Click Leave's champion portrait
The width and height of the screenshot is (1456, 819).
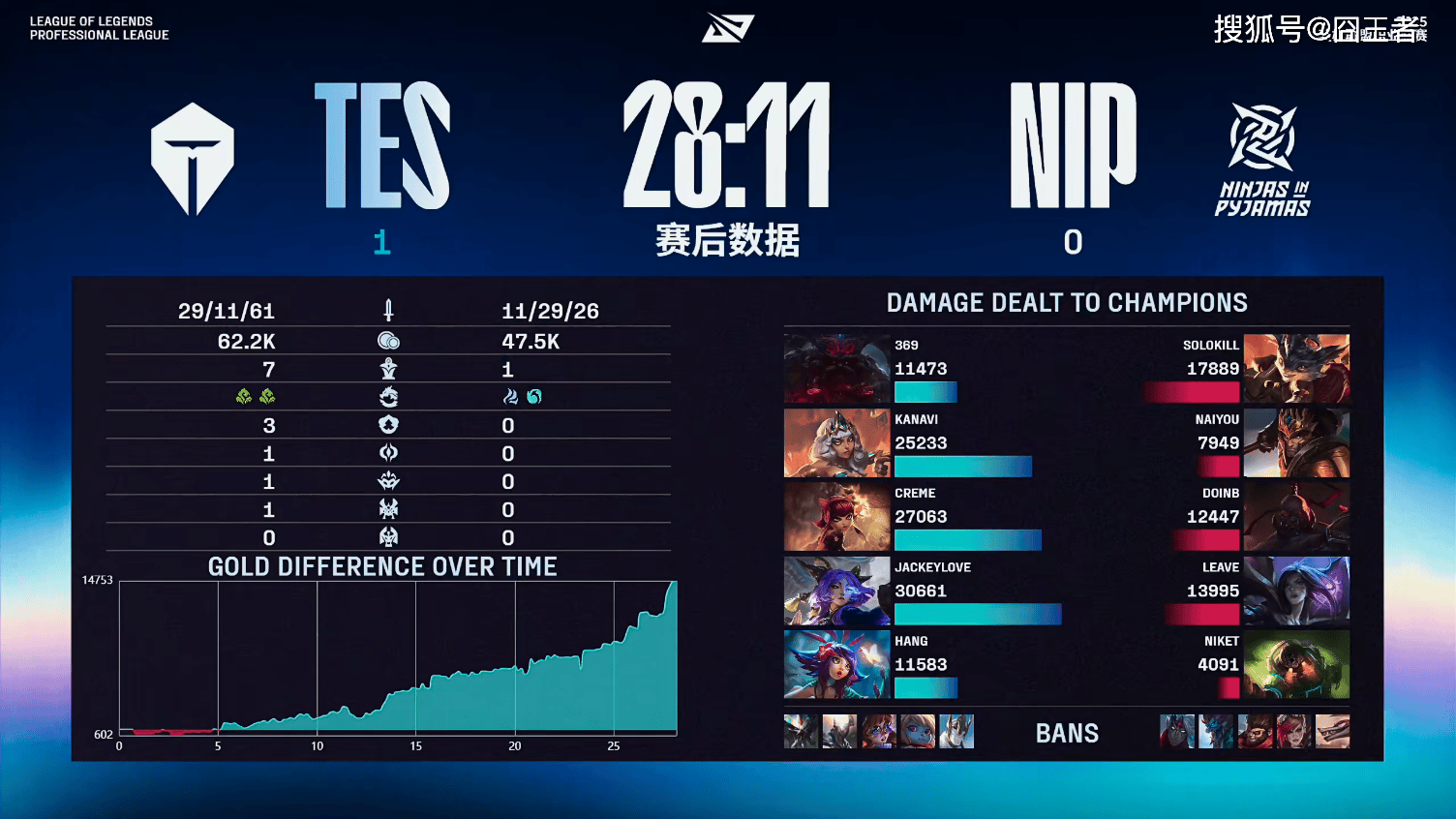[x=1296, y=591]
